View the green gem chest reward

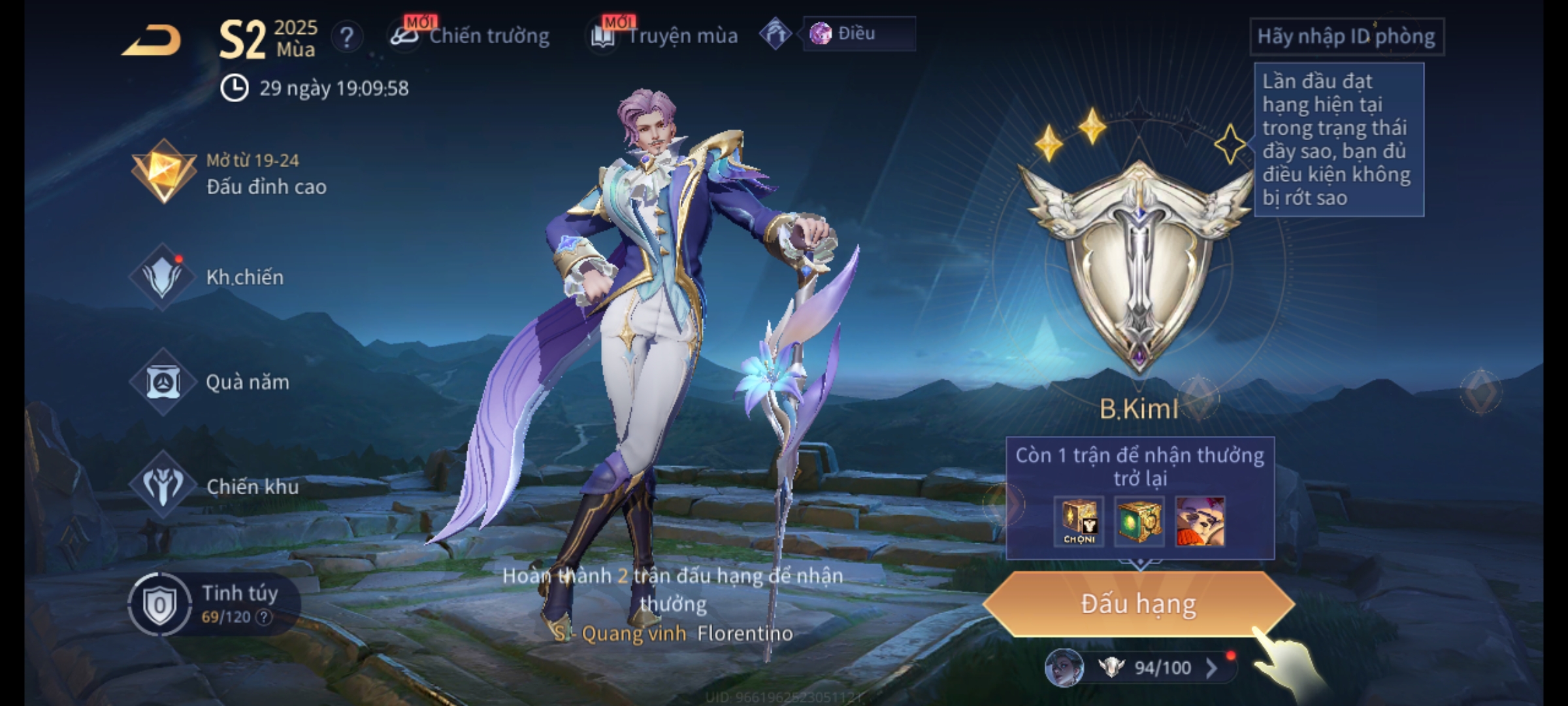click(1139, 522)
